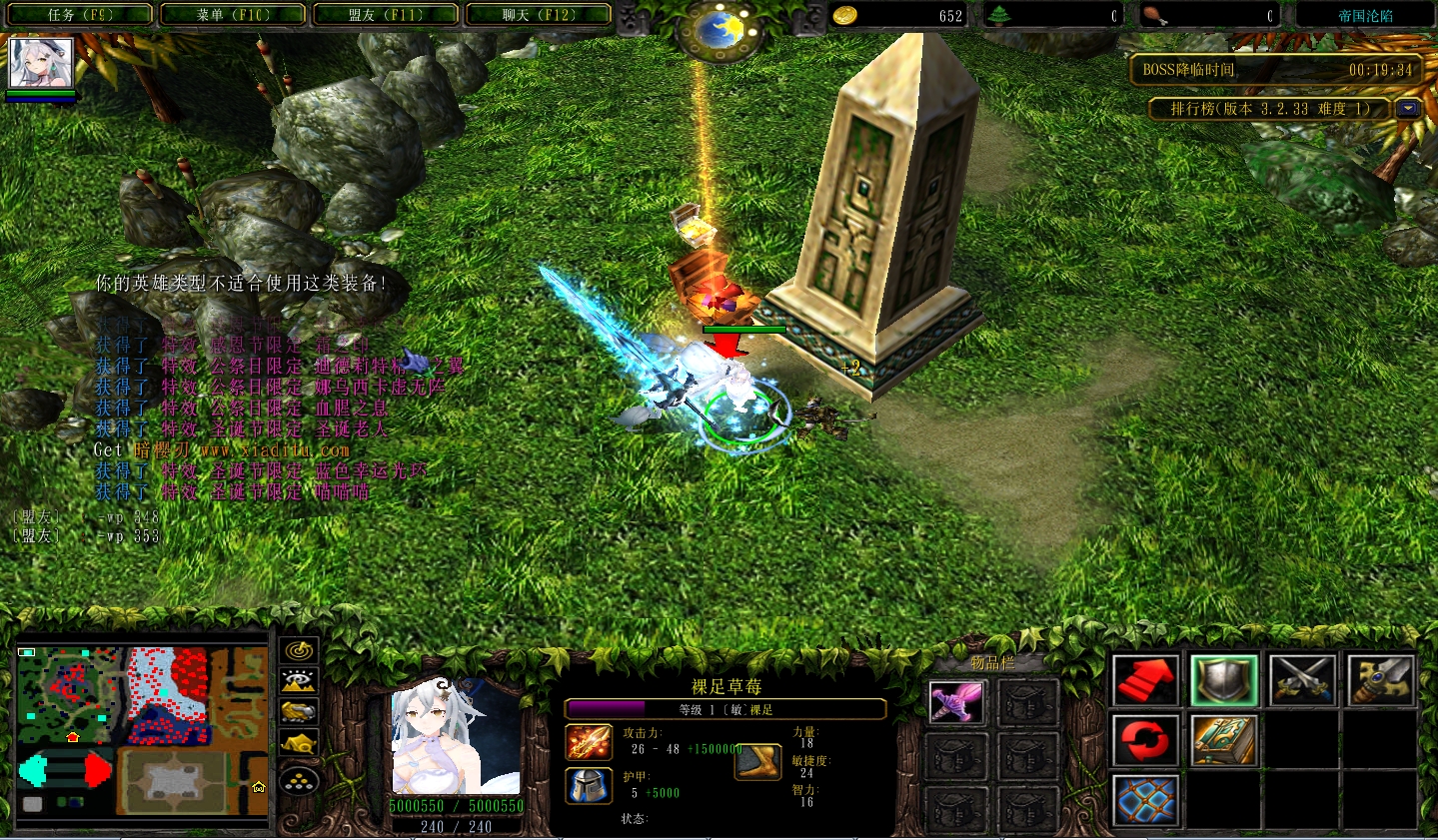The height and width of the screenshot is (840, 1438).
Task: Activate the red circular arrows command
Action: tap(1145, 741)
